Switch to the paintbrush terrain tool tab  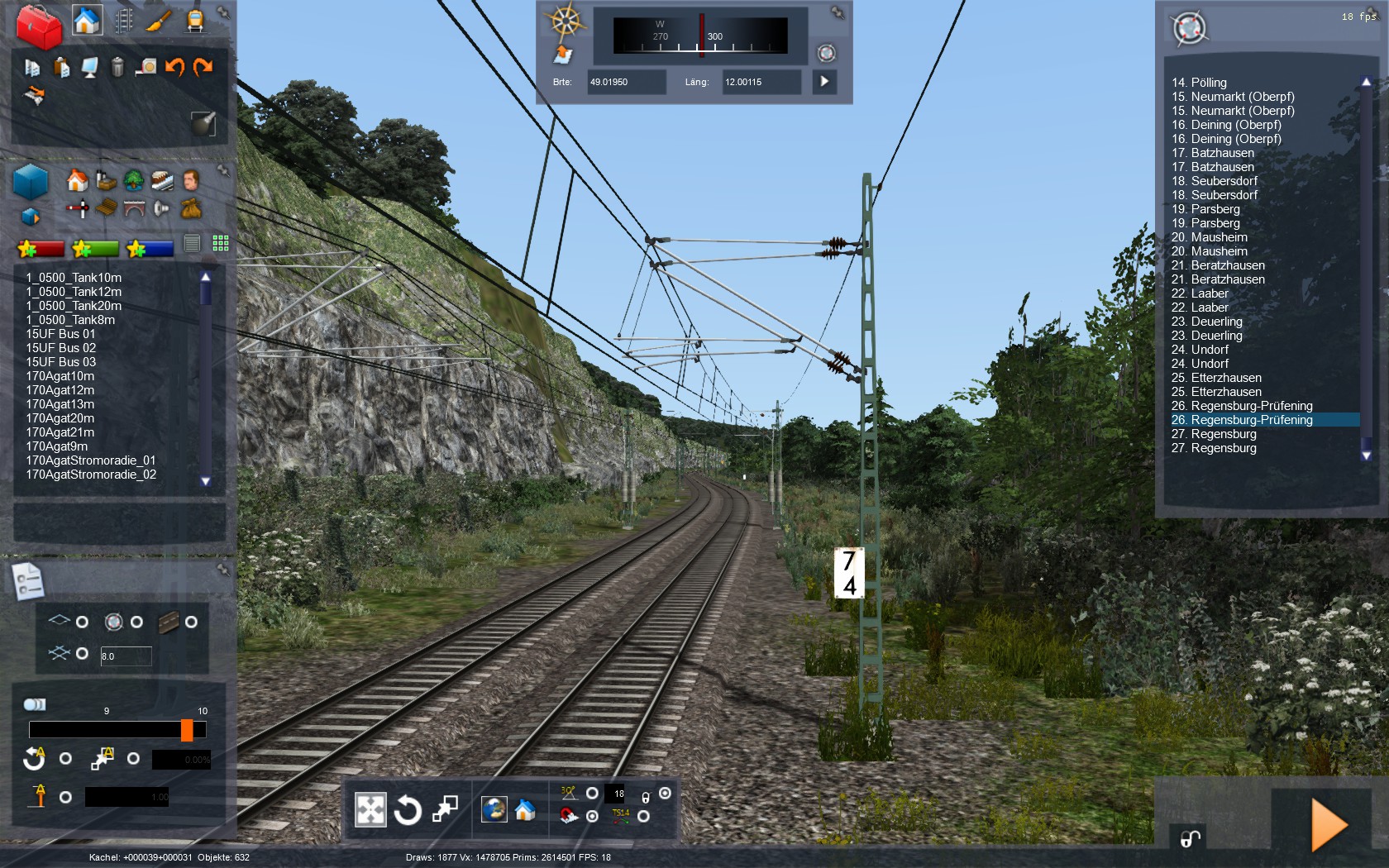pyautogui.click(x=159, y=20)
